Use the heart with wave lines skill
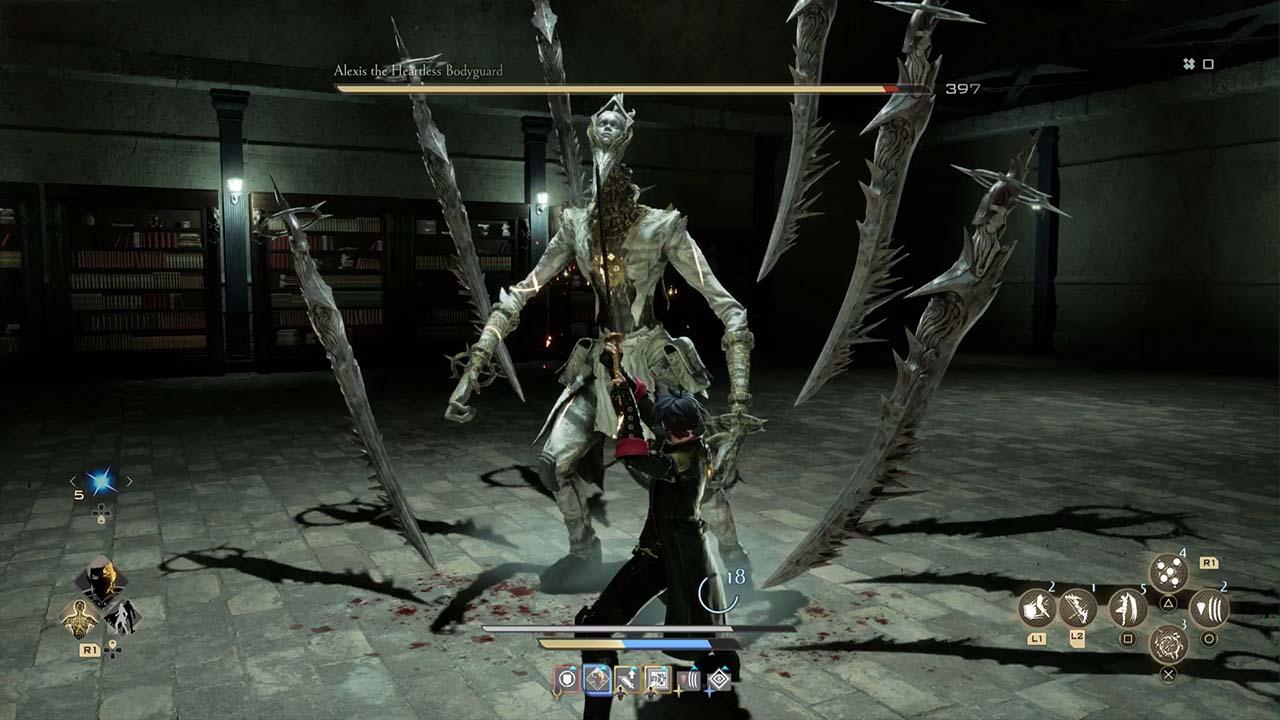This screenshot has height=720, width=1280. [1208, 608]
